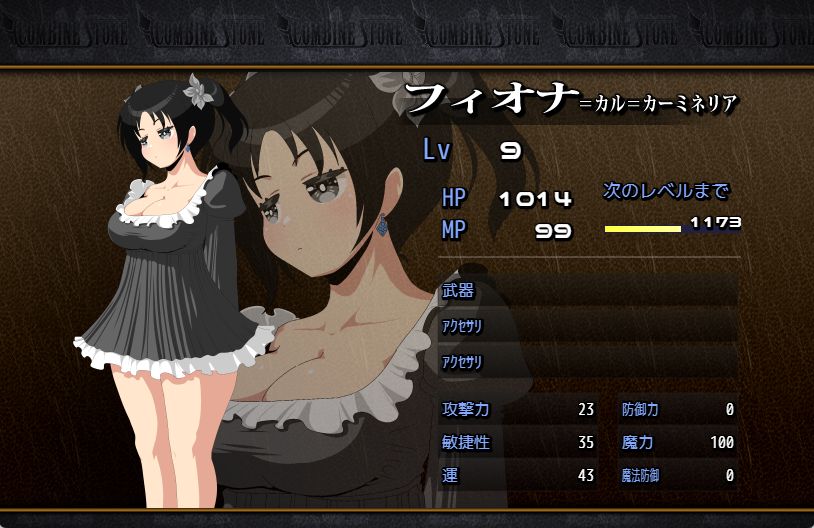Select the 武器 weapon equipment slot
The height and width of the screenshot is (528, 814).
click(588, 291)
